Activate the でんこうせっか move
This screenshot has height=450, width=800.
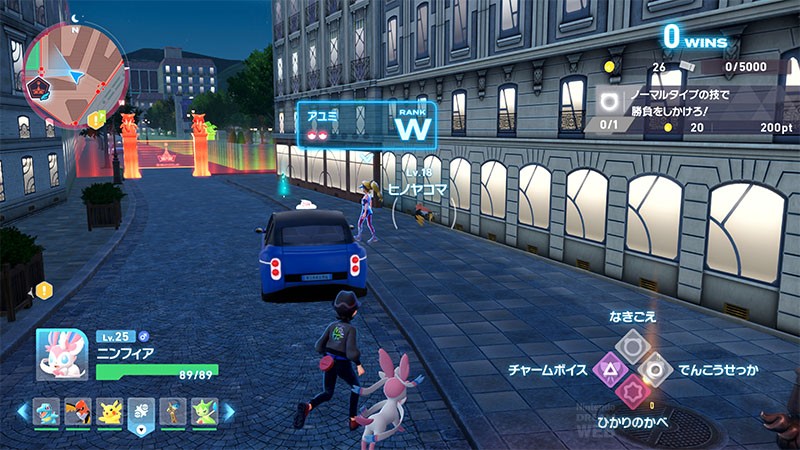(x=655, y=370)
